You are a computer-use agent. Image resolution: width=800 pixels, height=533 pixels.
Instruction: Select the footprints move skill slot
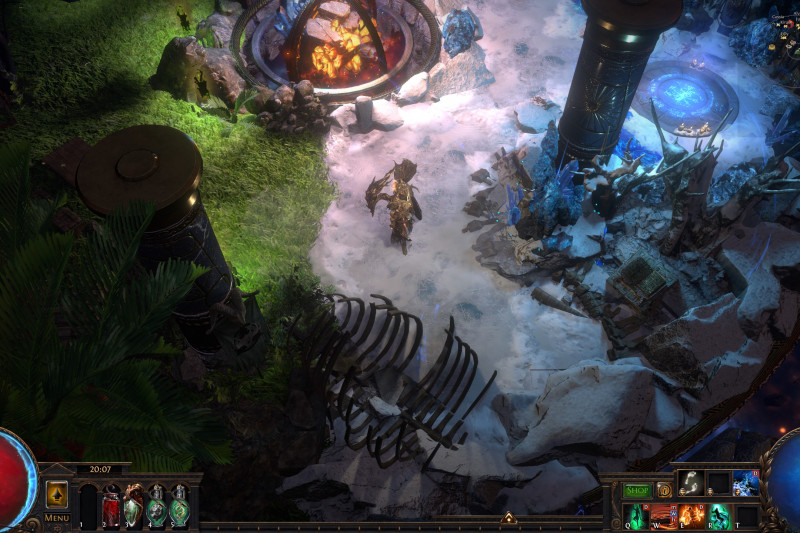691,483
